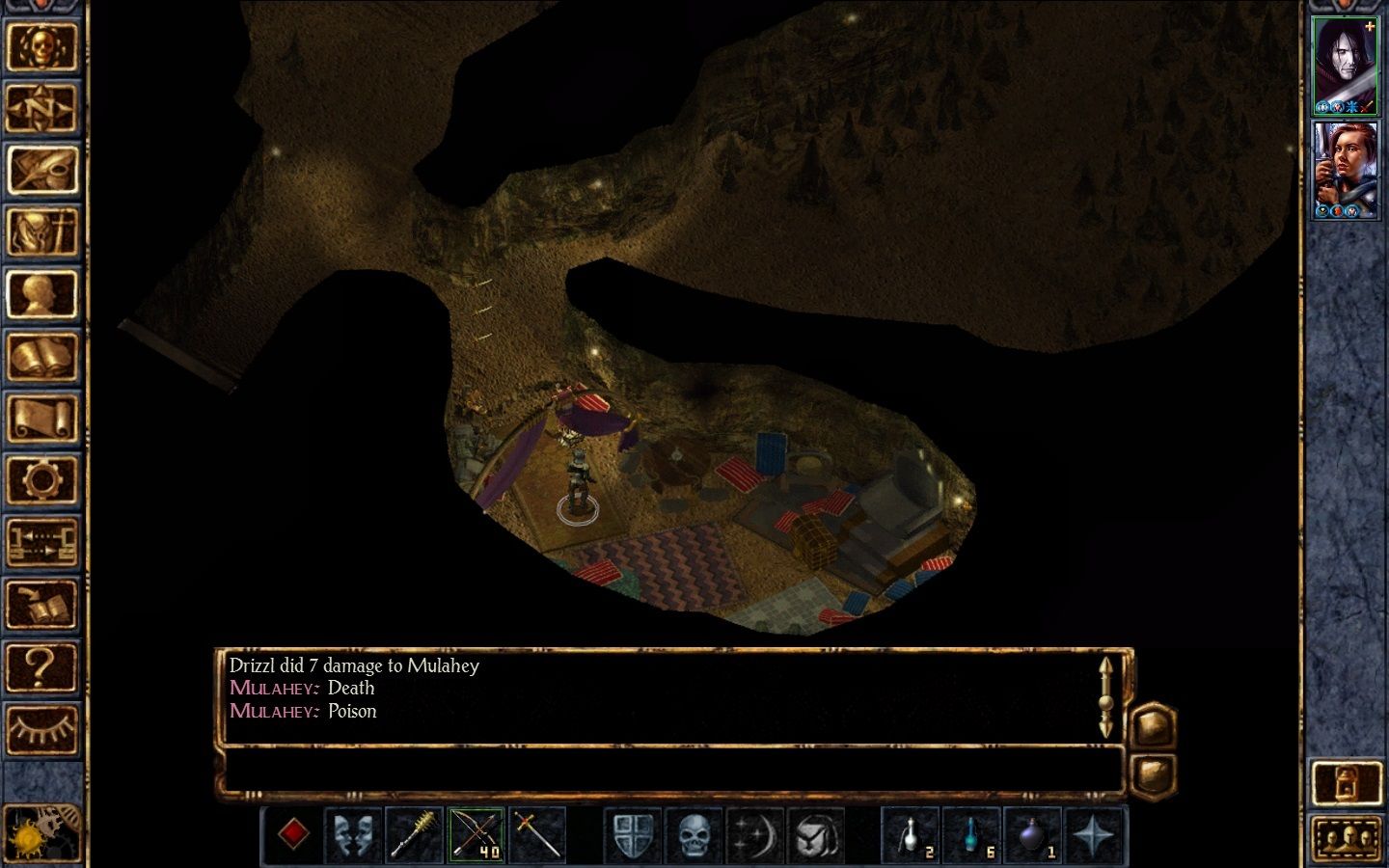Select the red-haired character portrait

coord(1346,170)
